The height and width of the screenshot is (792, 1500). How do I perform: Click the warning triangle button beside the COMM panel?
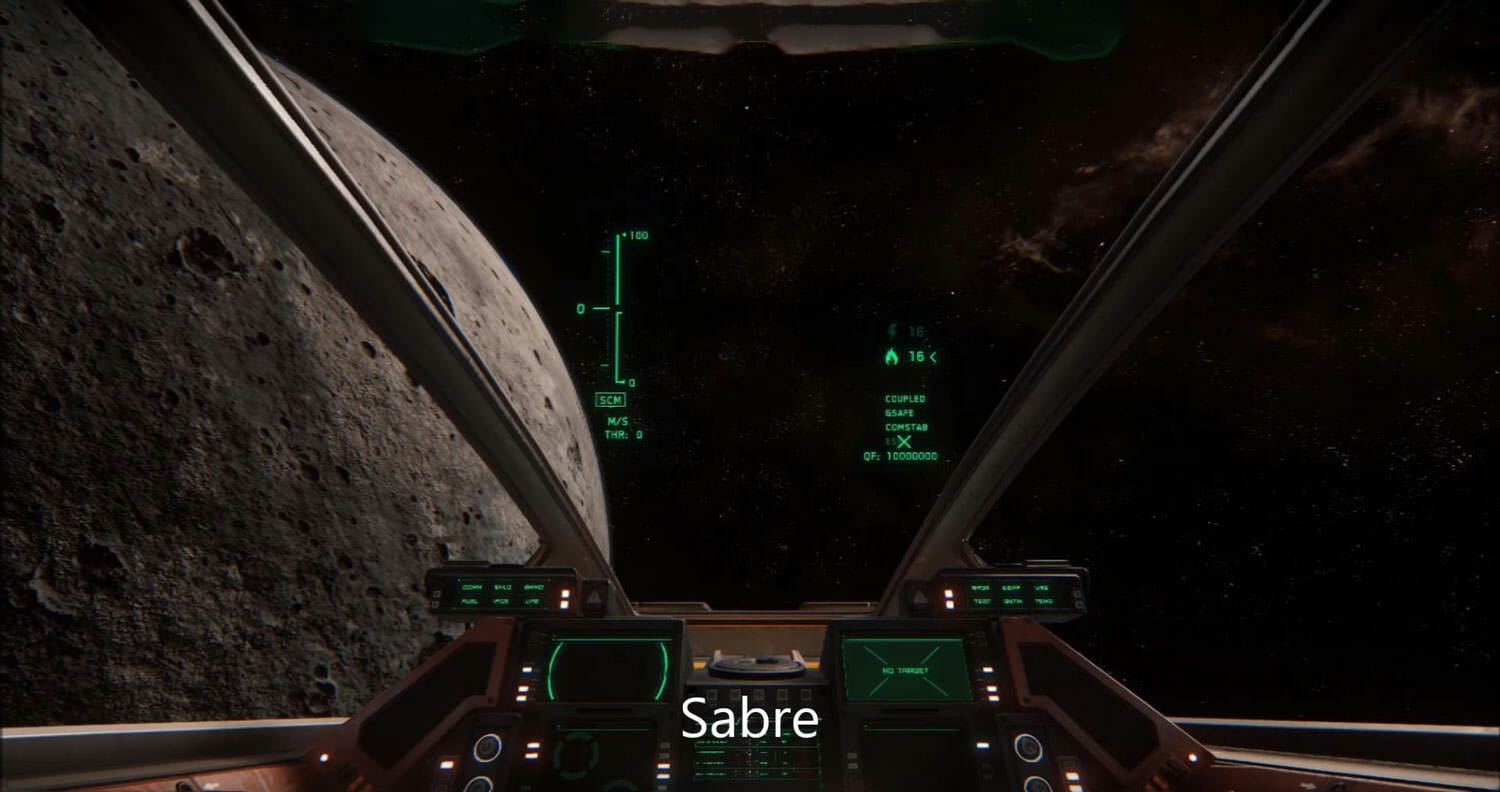[x=593, y=597]
